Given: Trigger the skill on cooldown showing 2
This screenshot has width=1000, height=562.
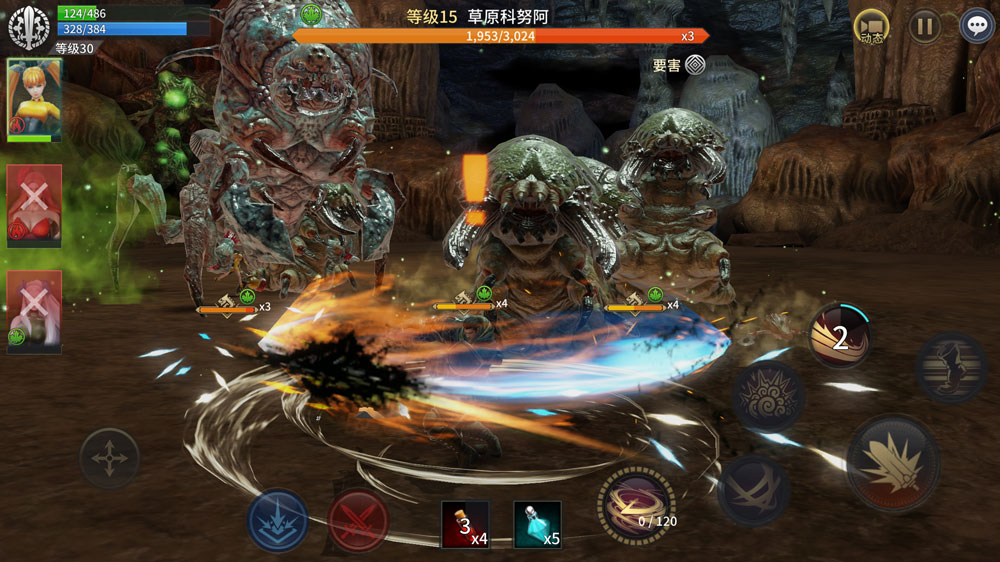Looking at the screenshot, I should coord(840,335).
